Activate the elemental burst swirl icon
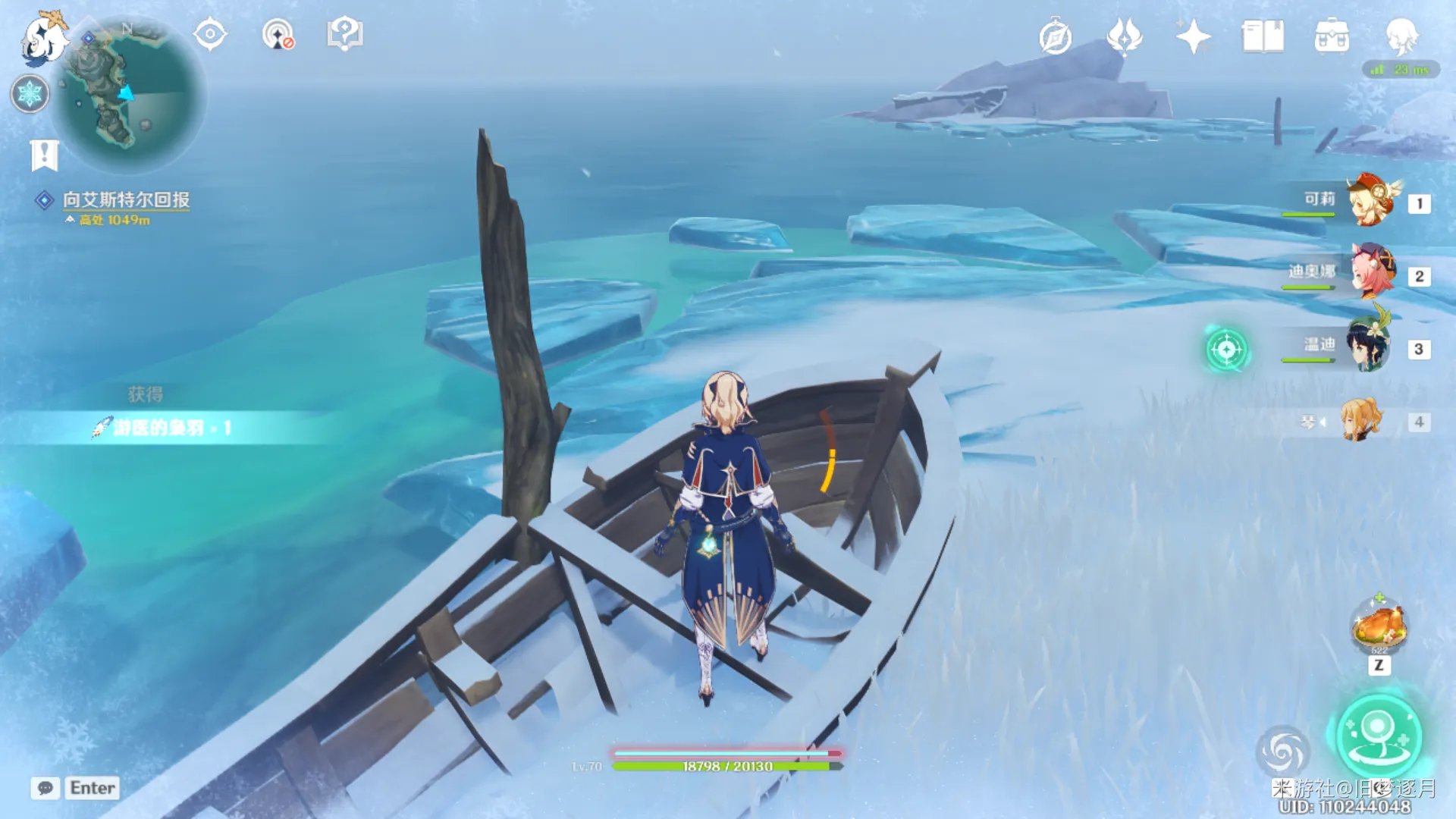1456x819 pixels. pyautogui.click(x=1282, y=751)
